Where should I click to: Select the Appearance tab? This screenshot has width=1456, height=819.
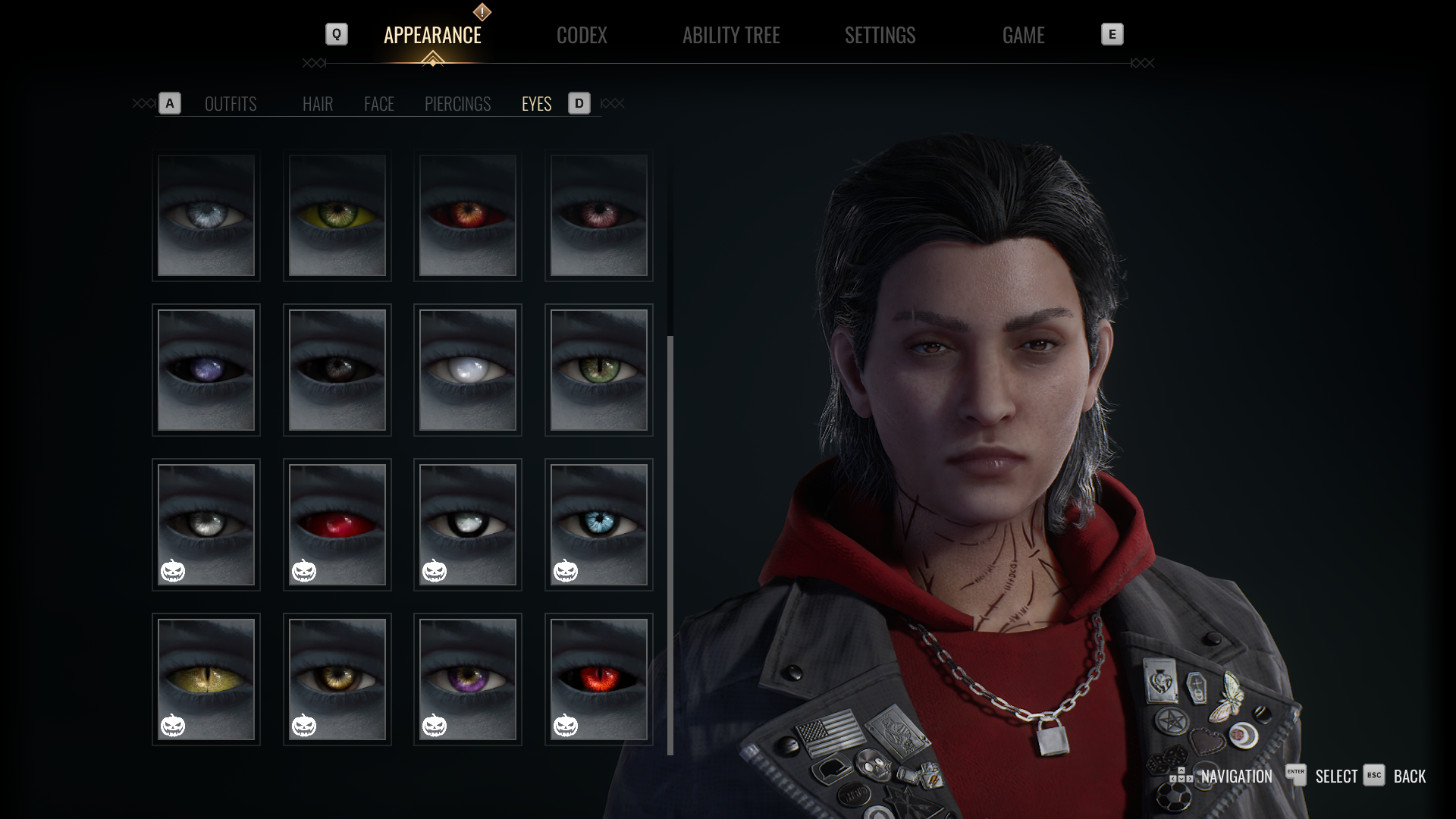point(432,36)
